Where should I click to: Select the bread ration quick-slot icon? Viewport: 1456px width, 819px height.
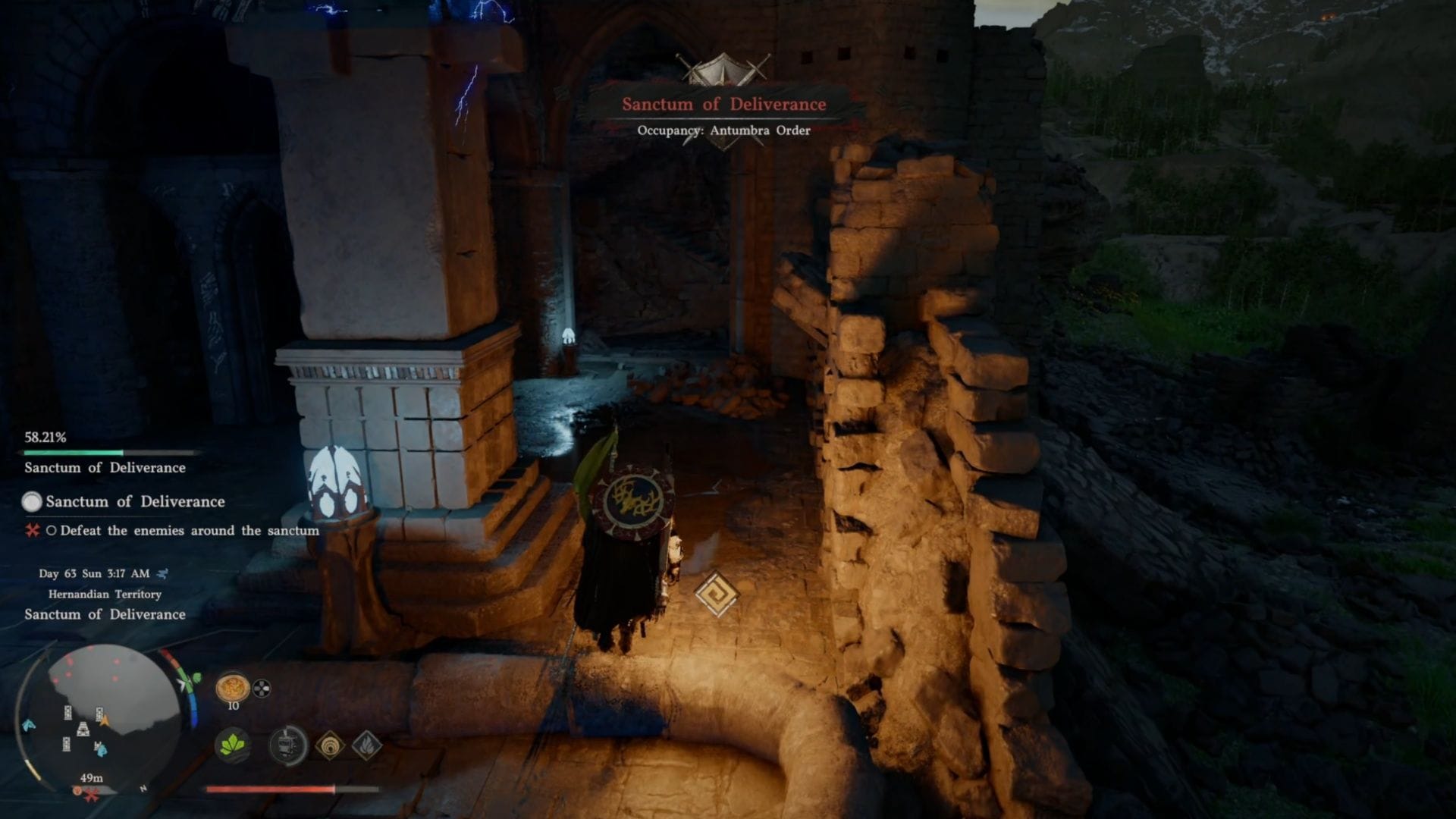pyautogui.click(x=232, y=687)
